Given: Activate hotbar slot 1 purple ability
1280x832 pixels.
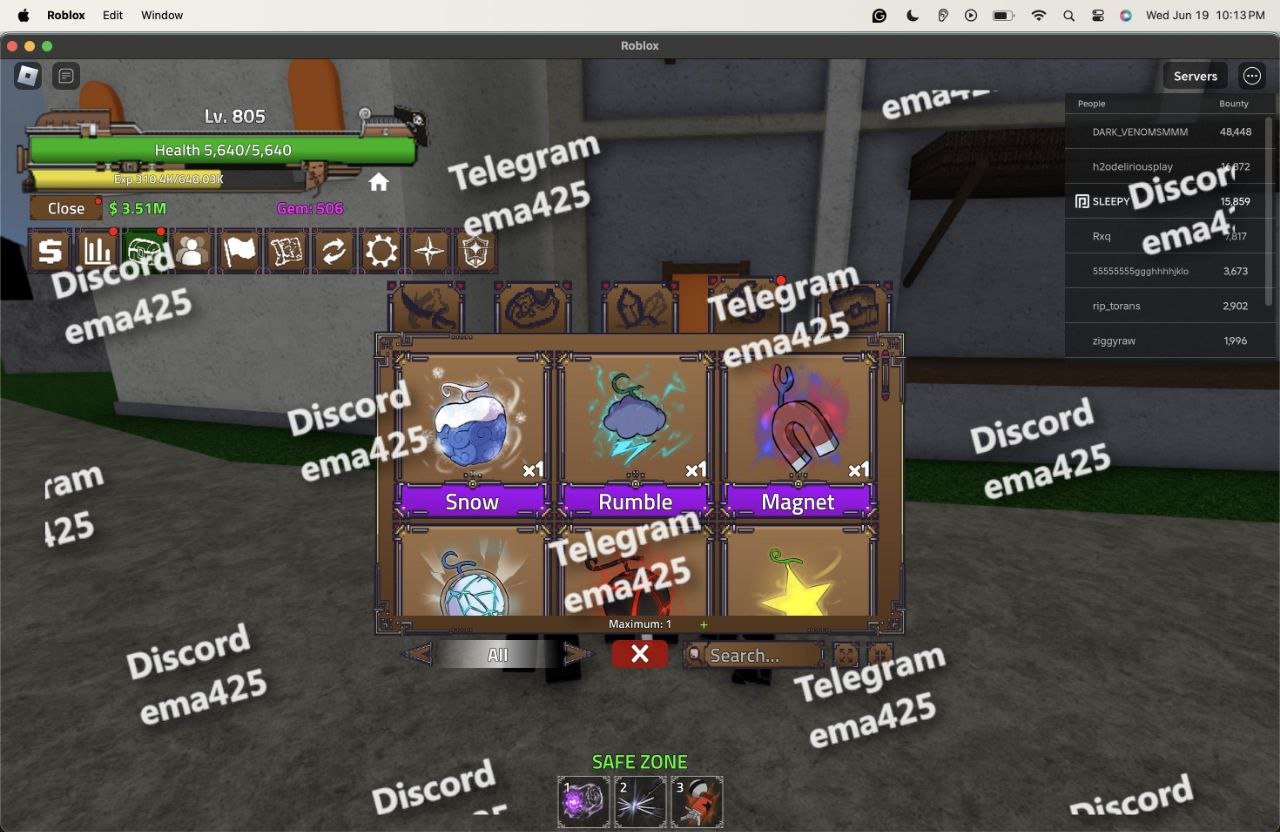Looking at the screenshot, I should click(x=584, y=801).
